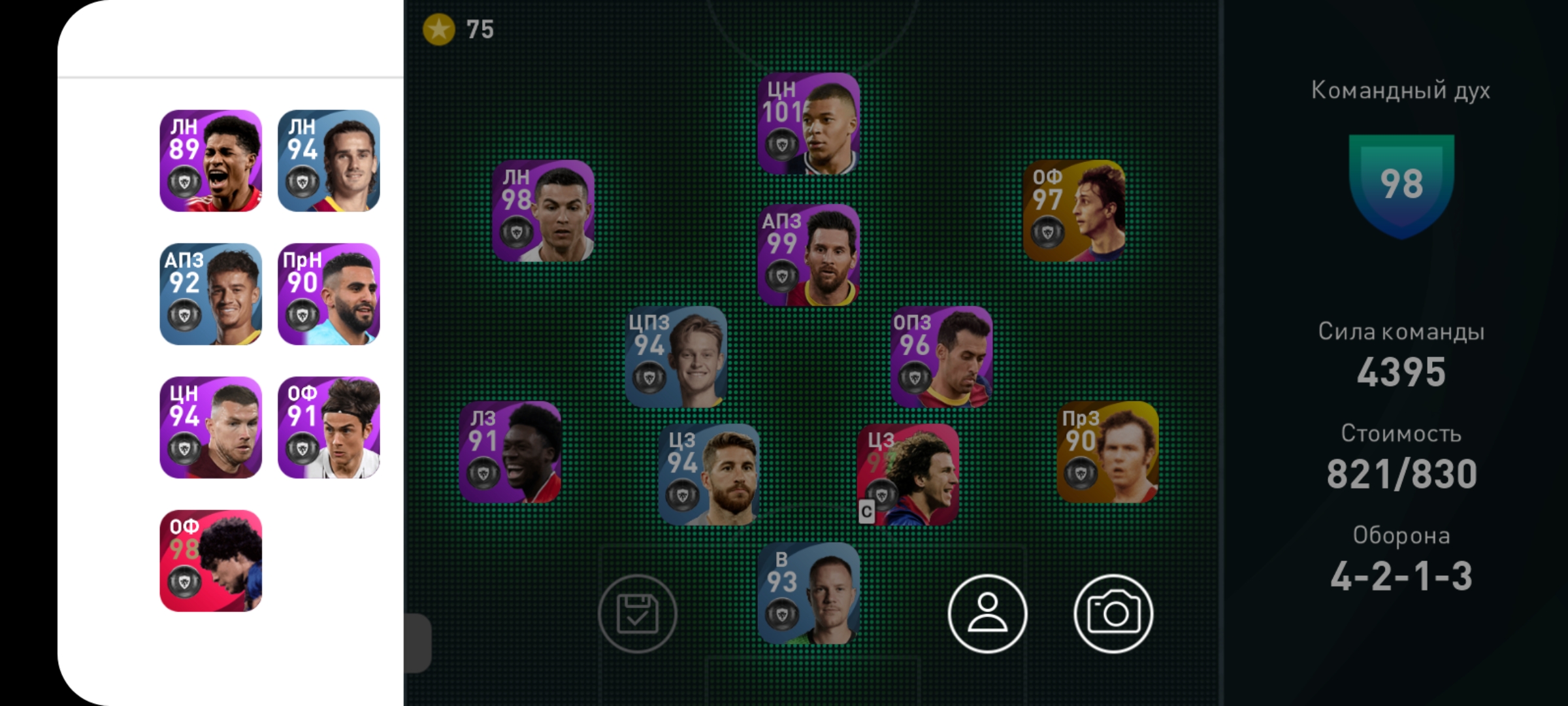This screenshot has height=706, width=1568.
Task: Pick the captain's red ЦЗ card
Action: tap(908, 475)
